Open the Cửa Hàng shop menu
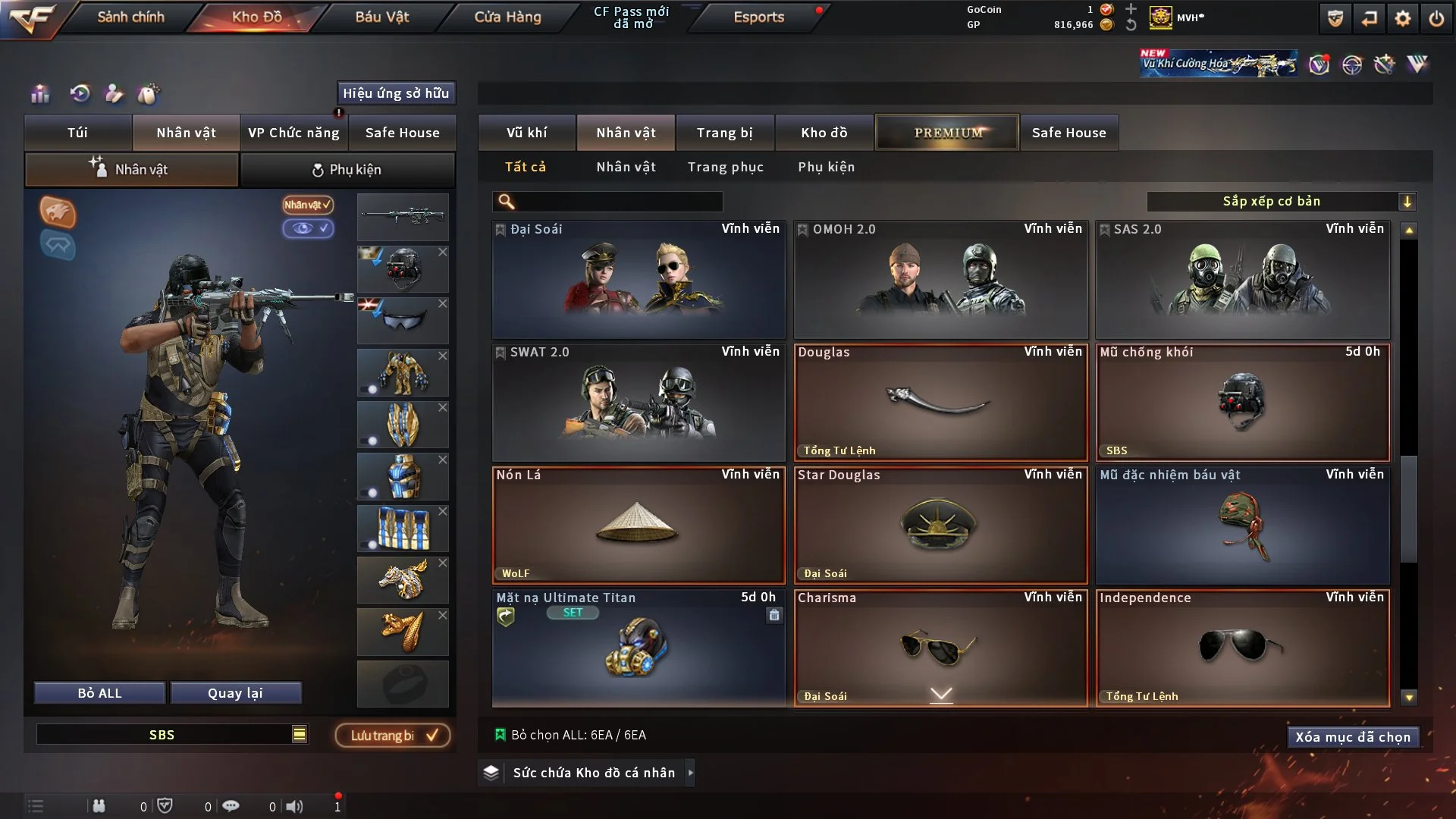This screenshot has width=1456, height=819. [x=507, y=17]
